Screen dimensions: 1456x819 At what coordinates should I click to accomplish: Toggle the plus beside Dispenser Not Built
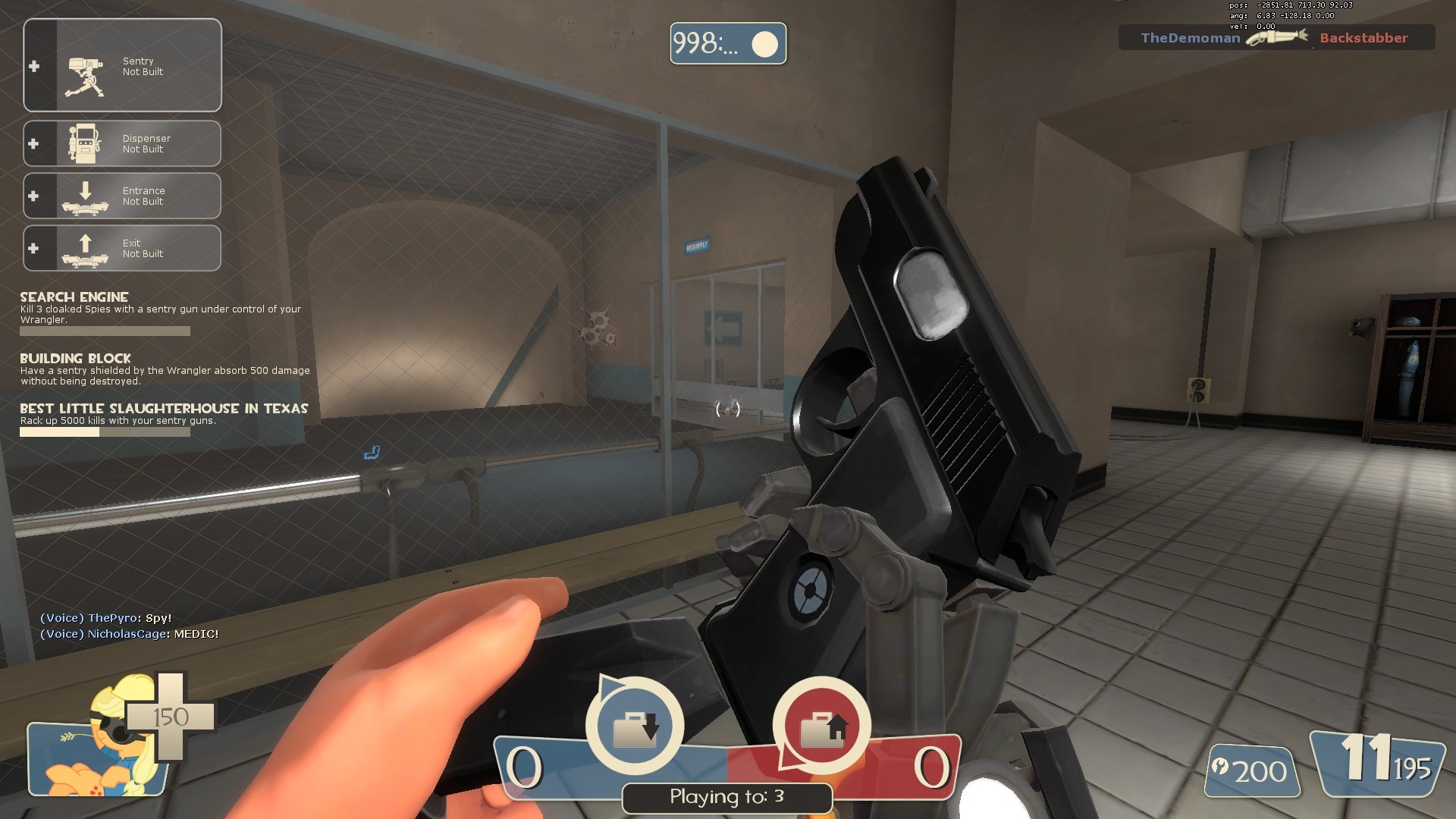click(33, 143)
